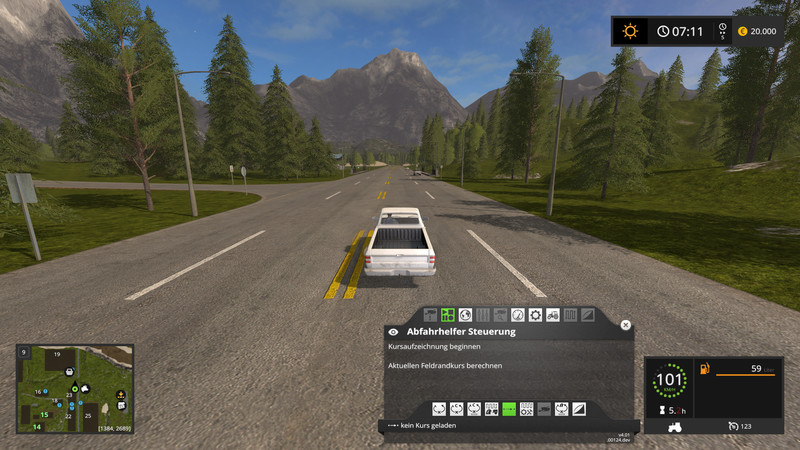Screen dimensions: 800x450
Task: Switch to the tractor icon tab
Action: click(x=553, y=314)
